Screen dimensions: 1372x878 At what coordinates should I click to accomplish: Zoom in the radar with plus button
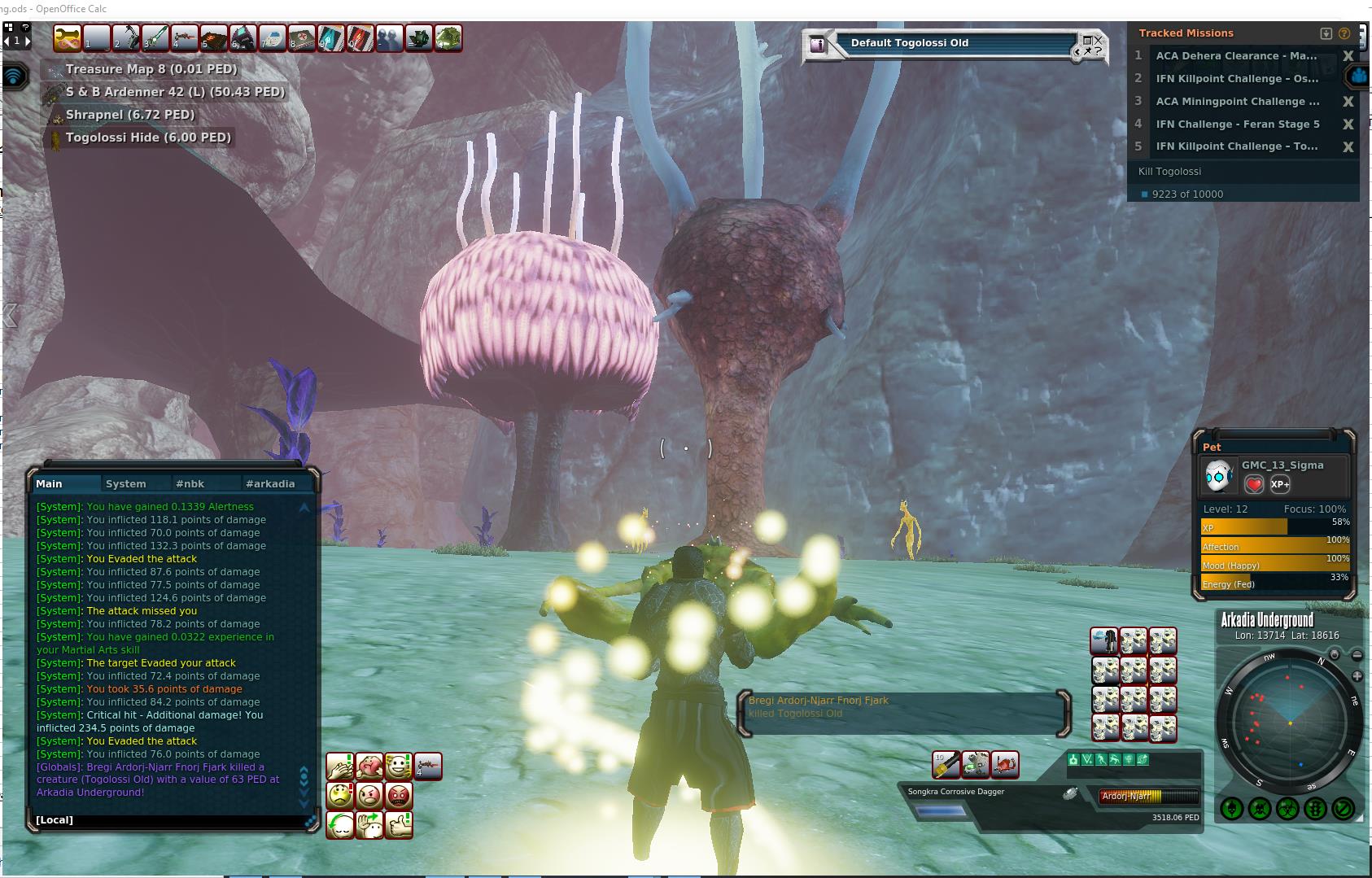pos(1357,676)
